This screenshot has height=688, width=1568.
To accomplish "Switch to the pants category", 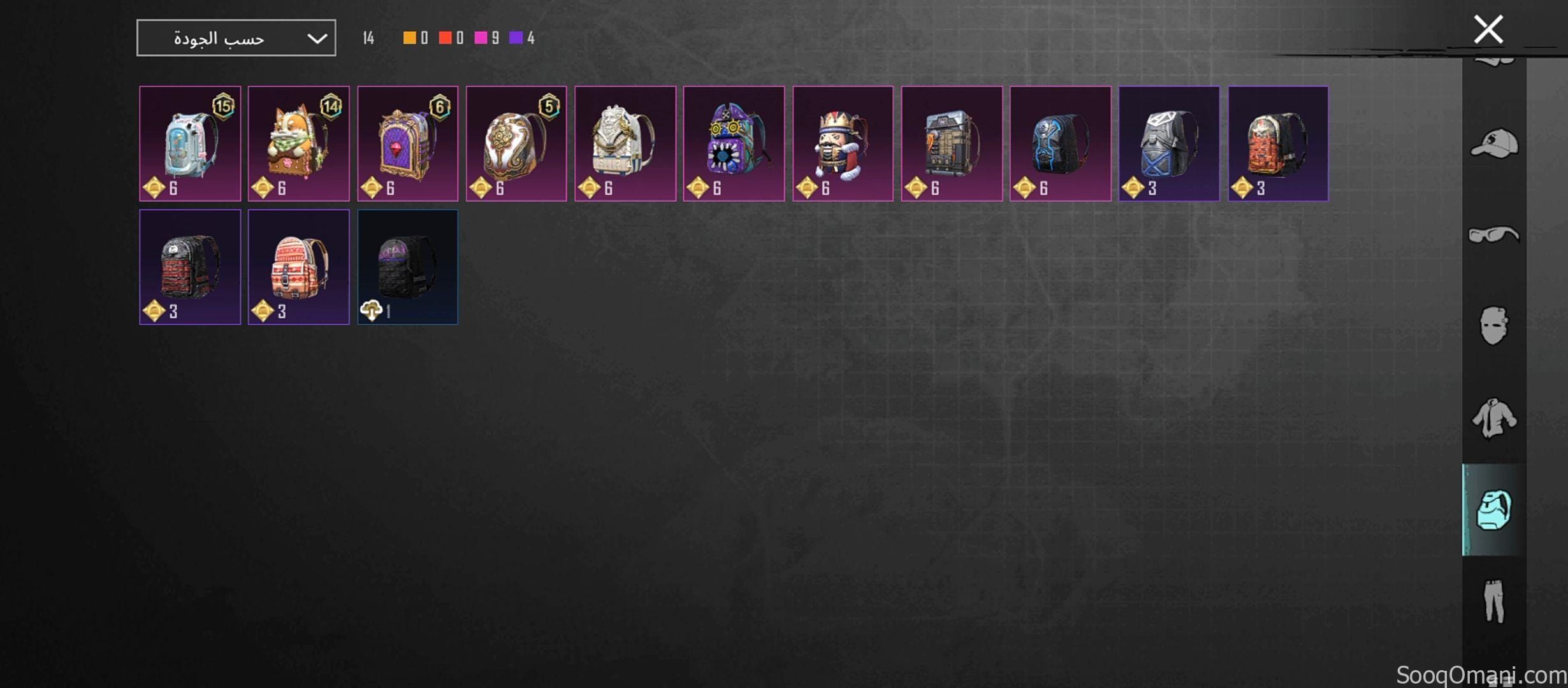I will 1494,601.
